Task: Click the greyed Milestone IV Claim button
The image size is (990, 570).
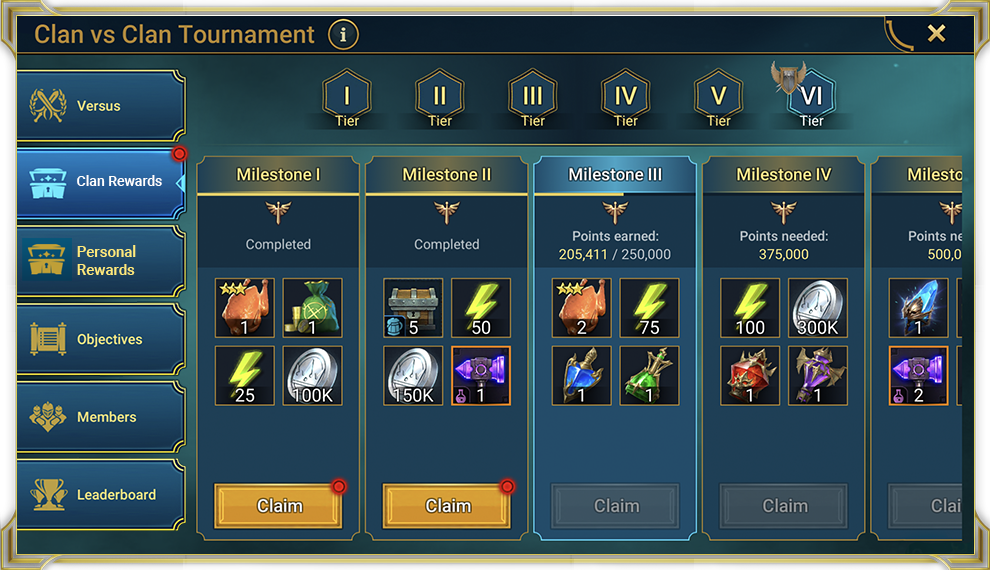Action: pyautogui.click(x=785, y=506)
